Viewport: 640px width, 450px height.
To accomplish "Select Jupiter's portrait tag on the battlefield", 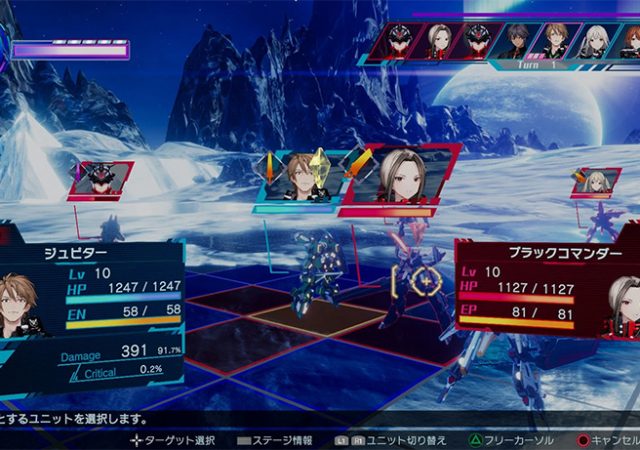I will click(x=299, y=178).
